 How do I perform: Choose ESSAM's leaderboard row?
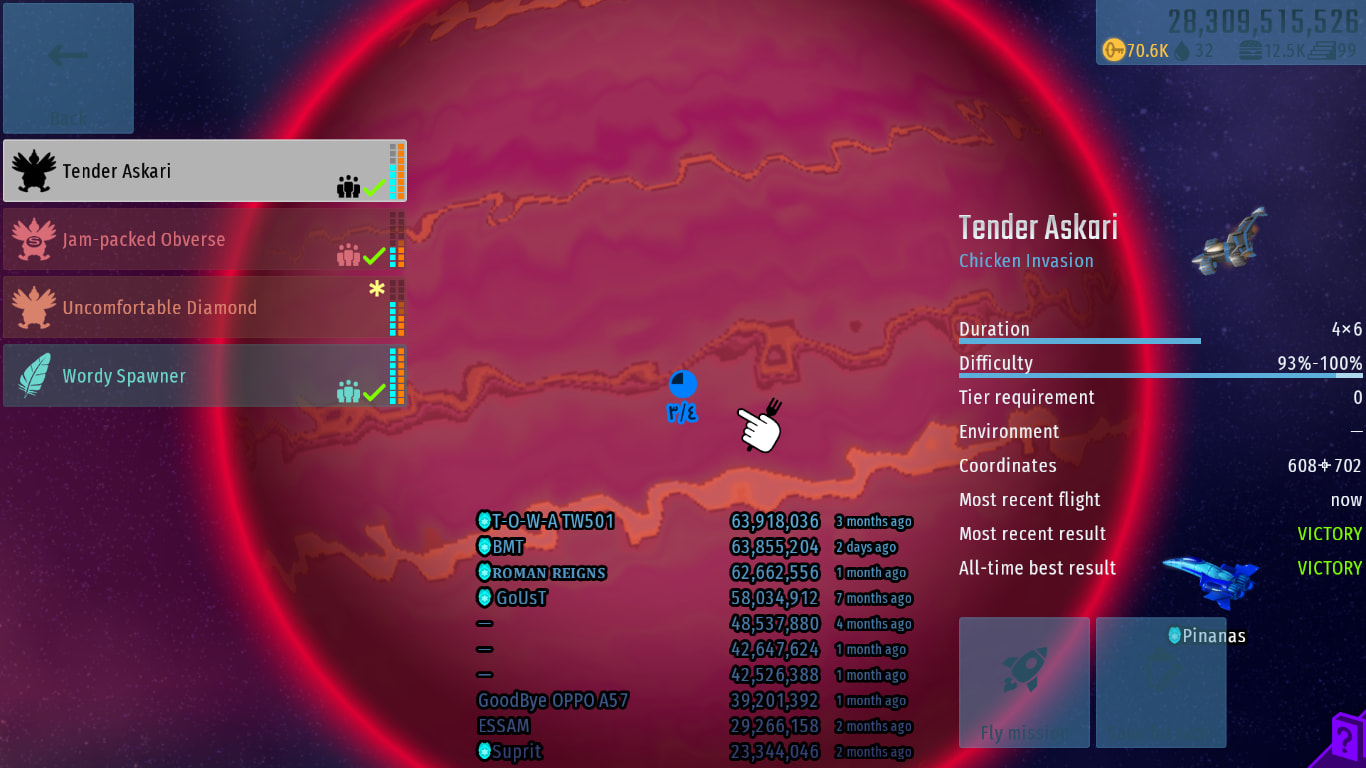pos(694,726)
